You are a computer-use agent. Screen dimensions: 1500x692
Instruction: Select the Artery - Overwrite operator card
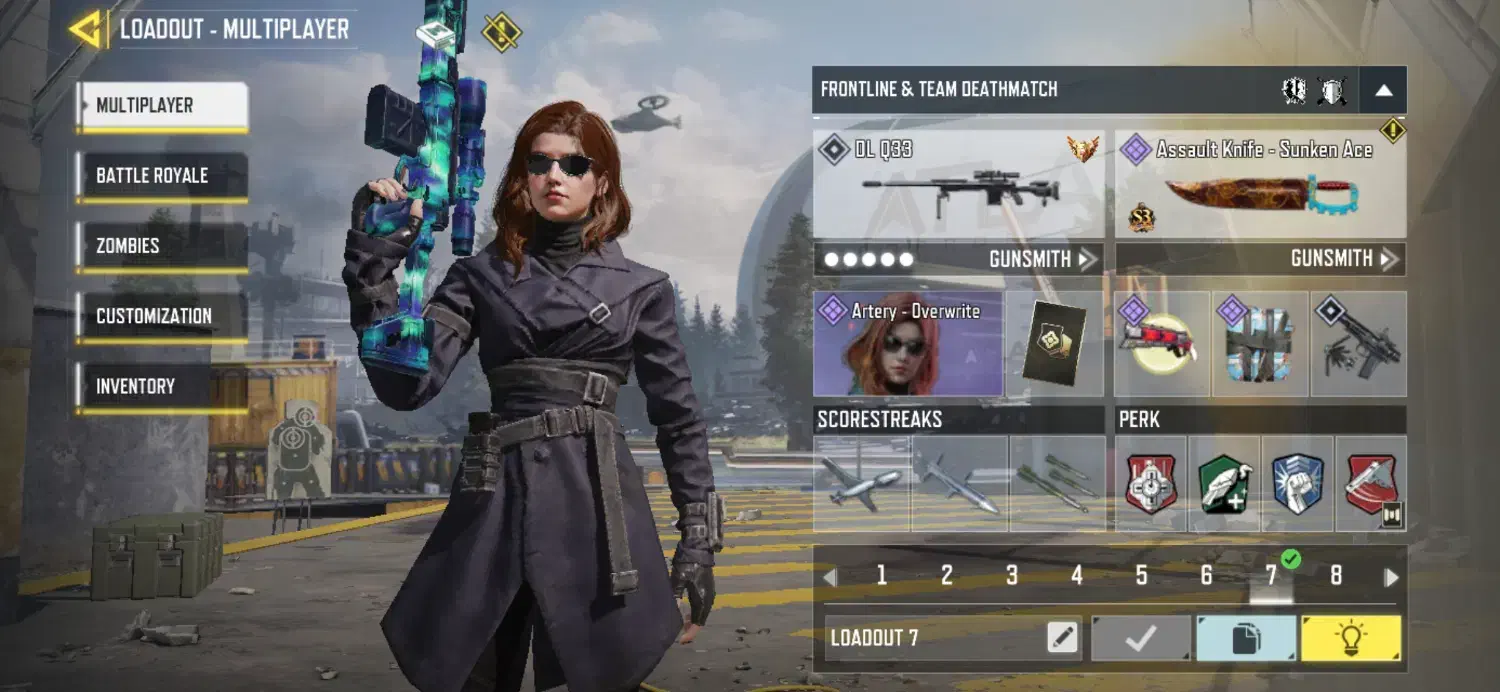[x=908, y=343]
